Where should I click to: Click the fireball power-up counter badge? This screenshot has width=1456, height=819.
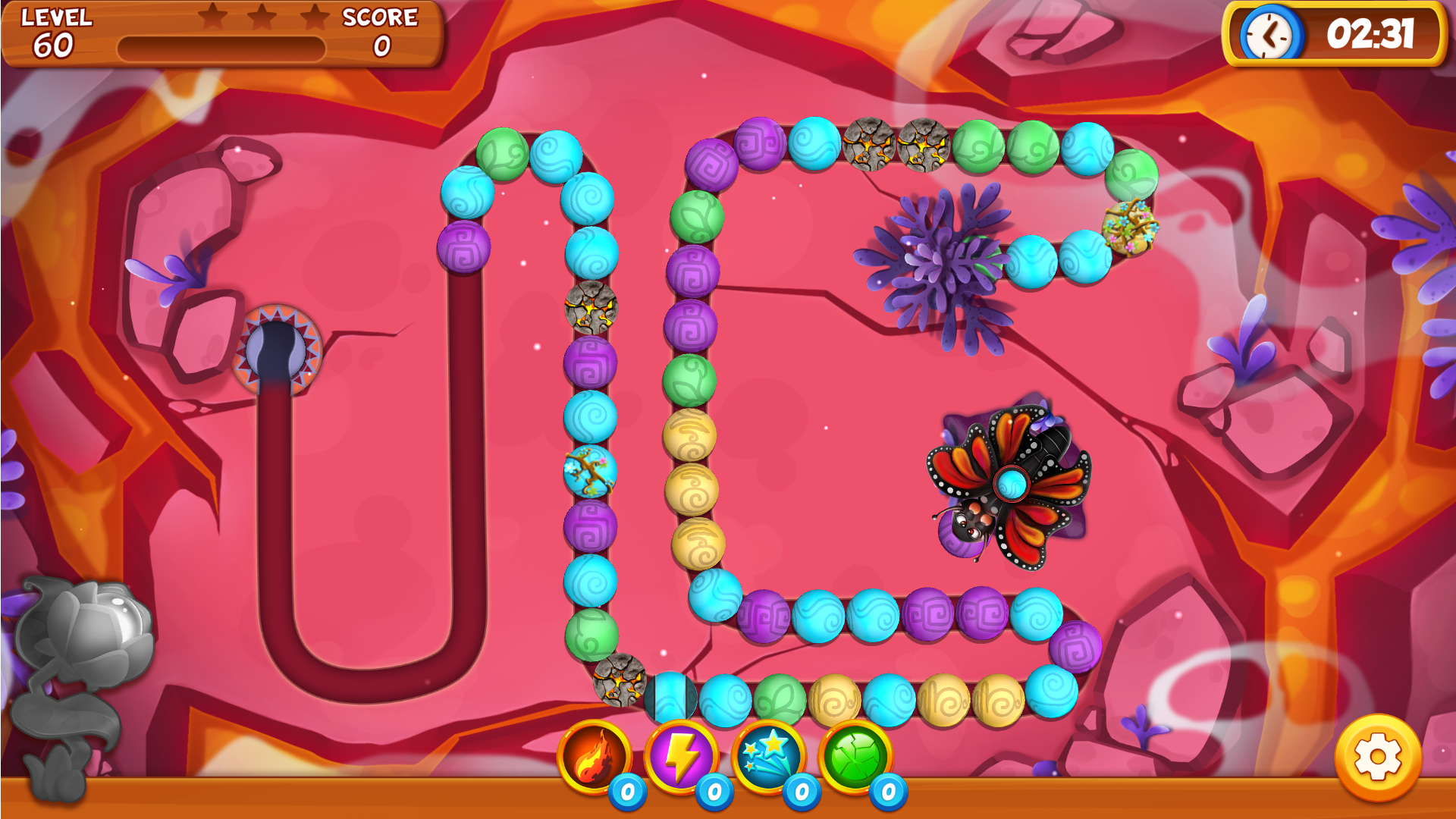pyautogui.click(x=626, y=792)
